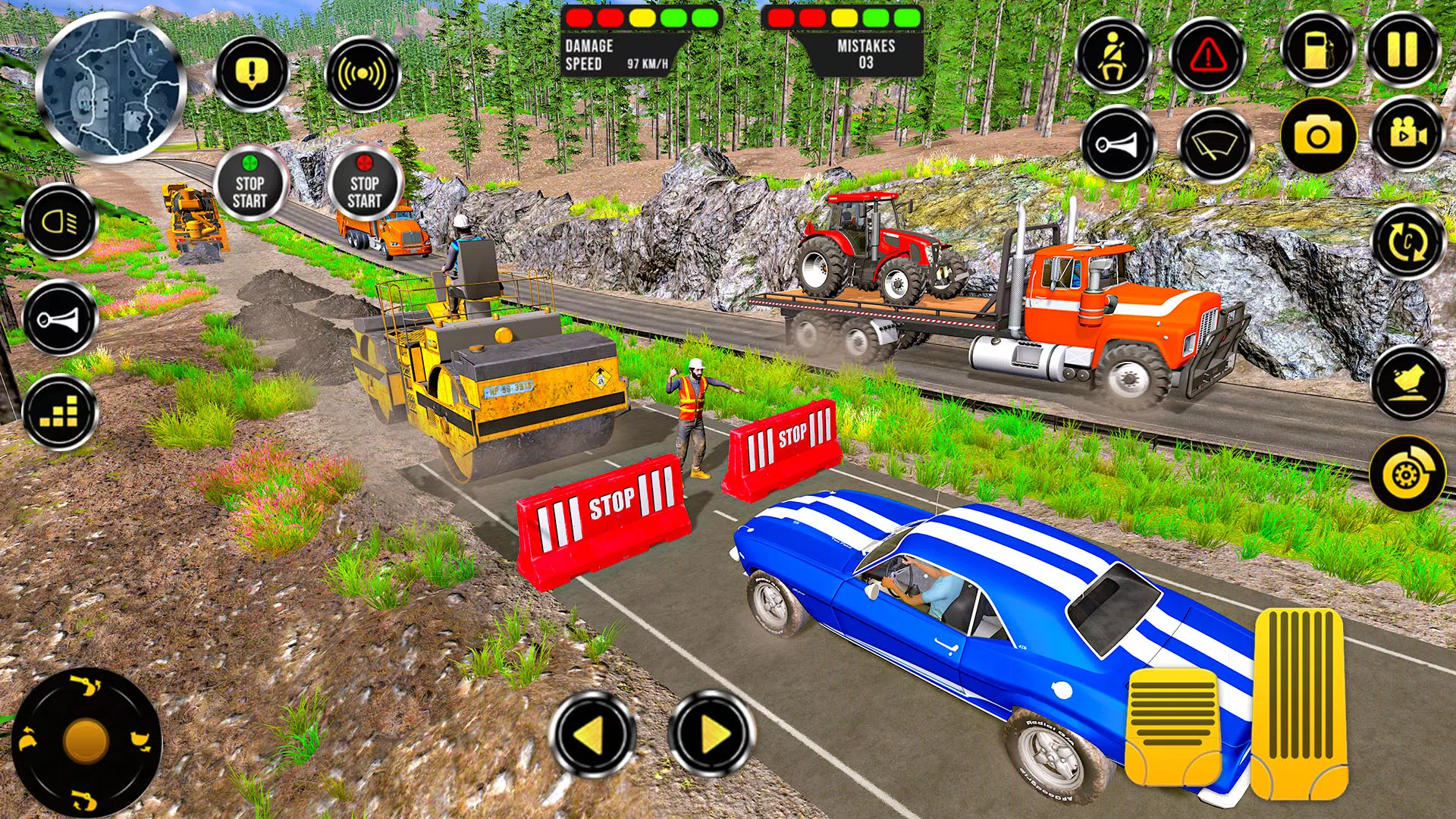Viewport: 1456px width, 819px height.
Task: Open the yellow bar-graph gear button
Action: pos(61,413)
